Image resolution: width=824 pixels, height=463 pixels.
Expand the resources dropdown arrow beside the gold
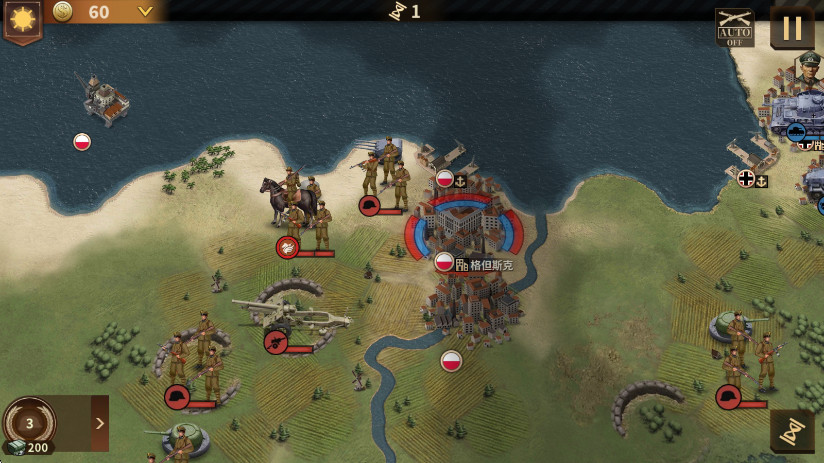click(146, 12)
